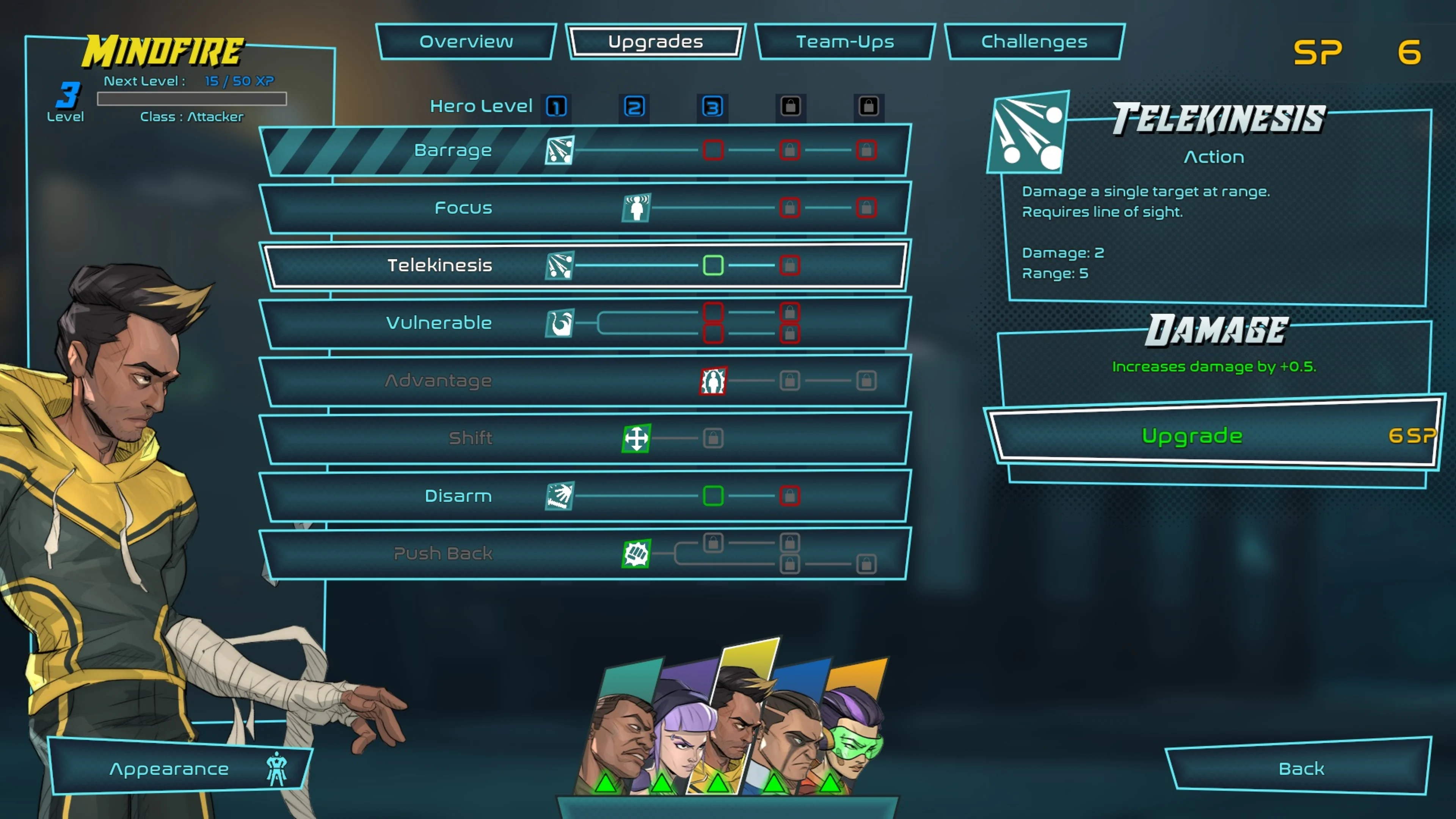Select the Shift ability icon
Image resolution: width=1456 pixels, height=819 pixels.
637,439
